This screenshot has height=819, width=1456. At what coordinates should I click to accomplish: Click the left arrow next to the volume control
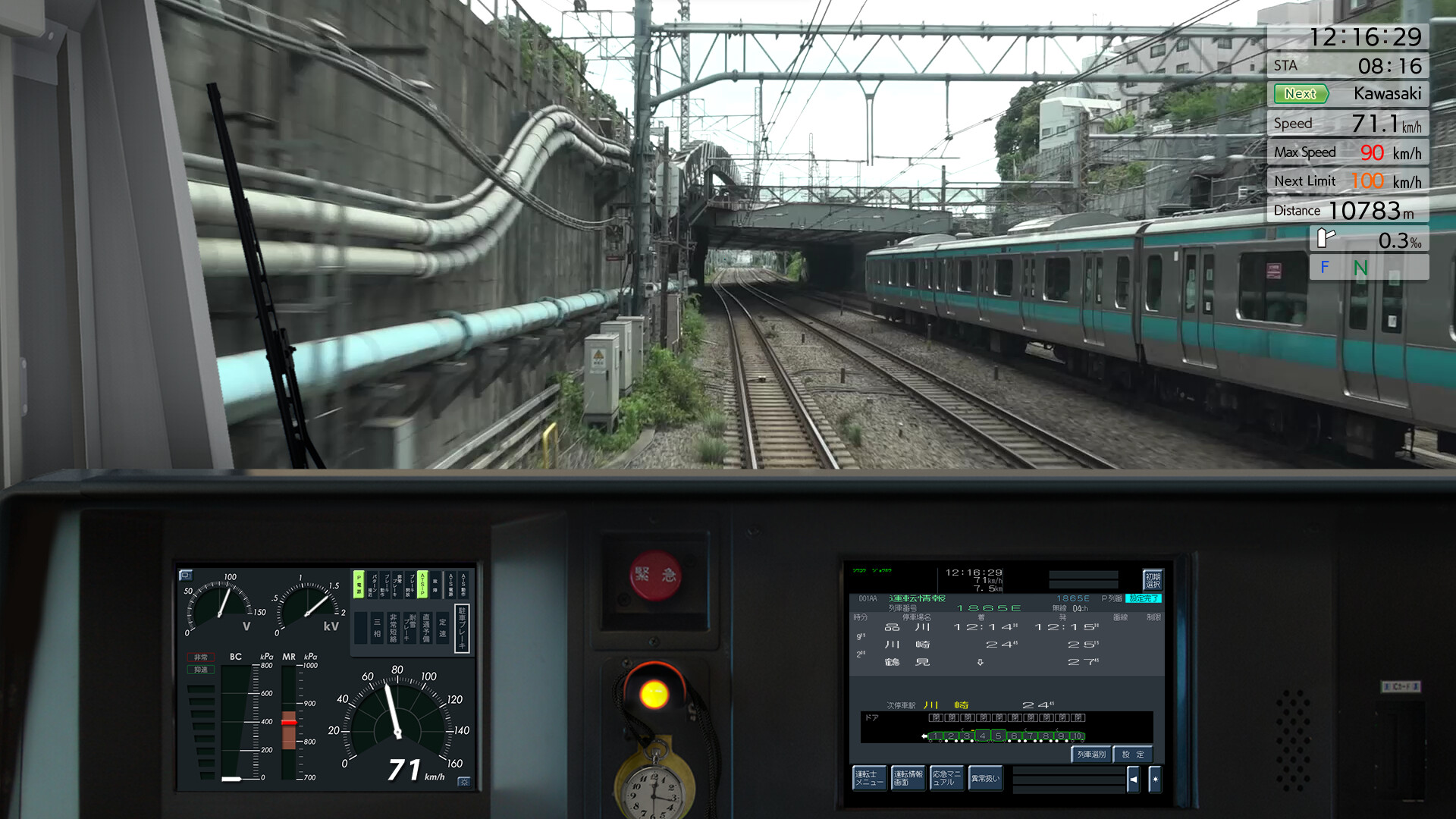pos(1134,780)
